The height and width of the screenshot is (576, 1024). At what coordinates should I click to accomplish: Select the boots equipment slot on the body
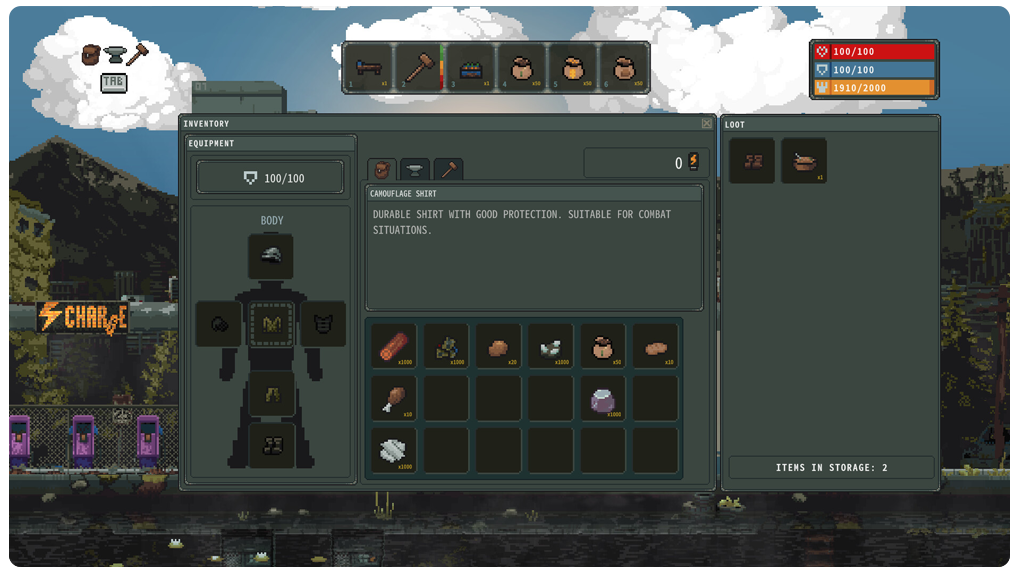click(271, 445)
